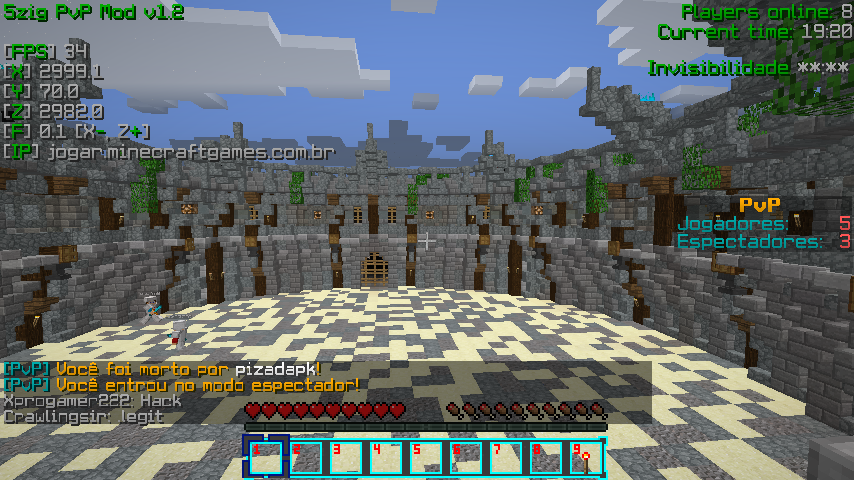Pick hotbar slot number 7
854x480 pixels.
coord(505,458)
